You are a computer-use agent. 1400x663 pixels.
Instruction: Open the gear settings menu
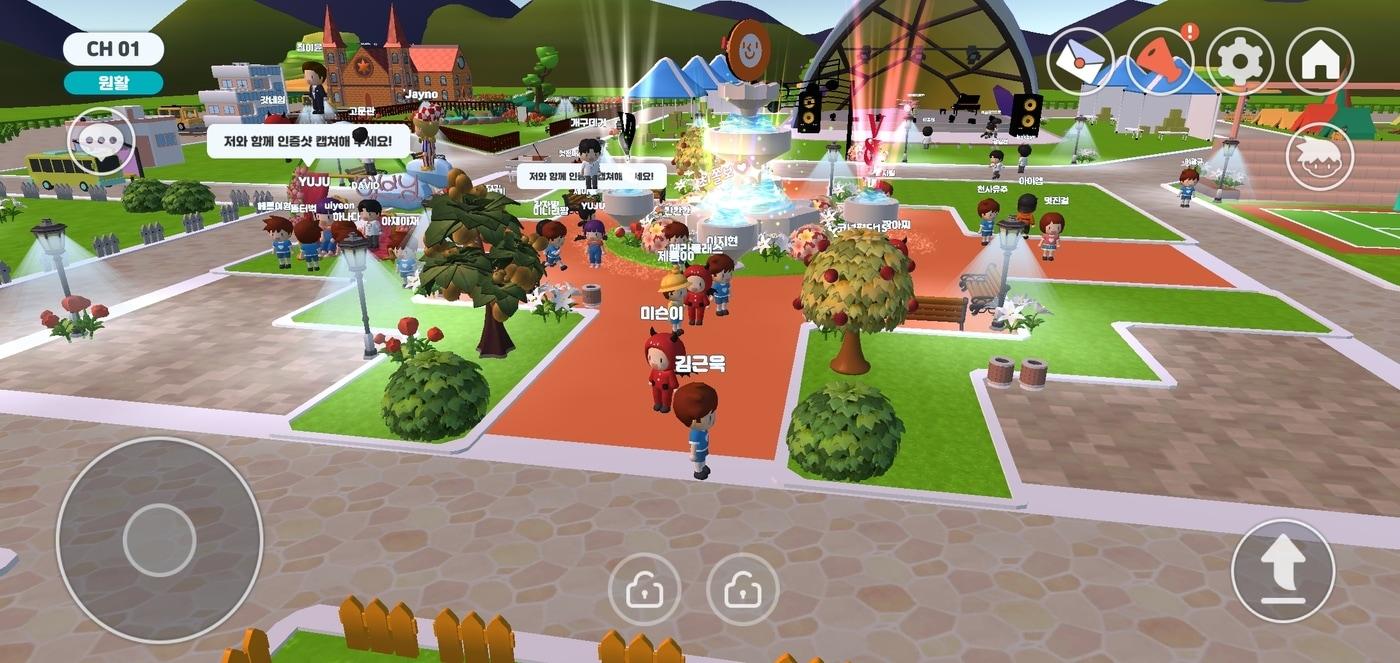pyautogui.click(x=1240, y=61)
